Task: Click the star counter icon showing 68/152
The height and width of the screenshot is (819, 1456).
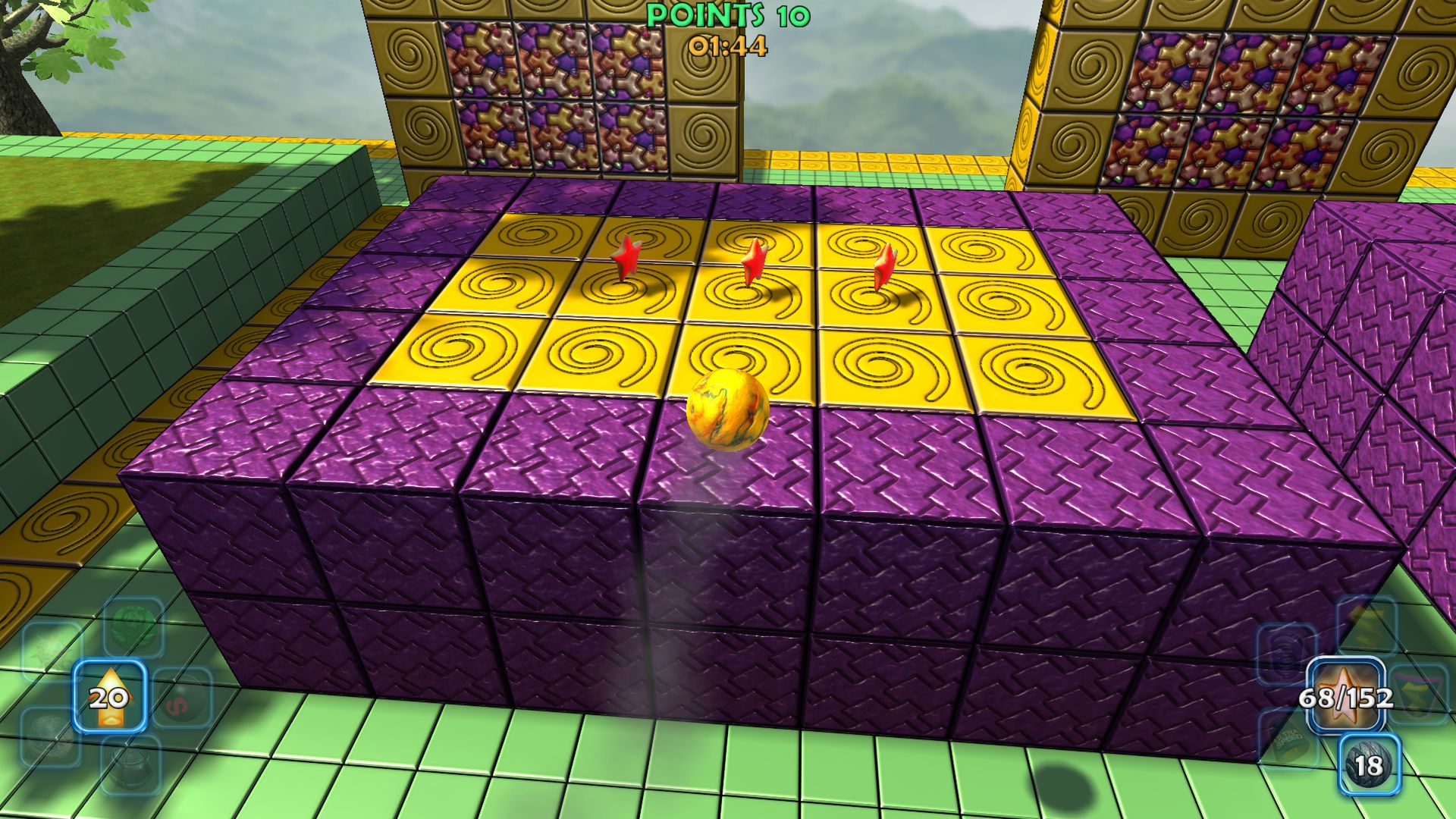Action: tap(1347, 695)
